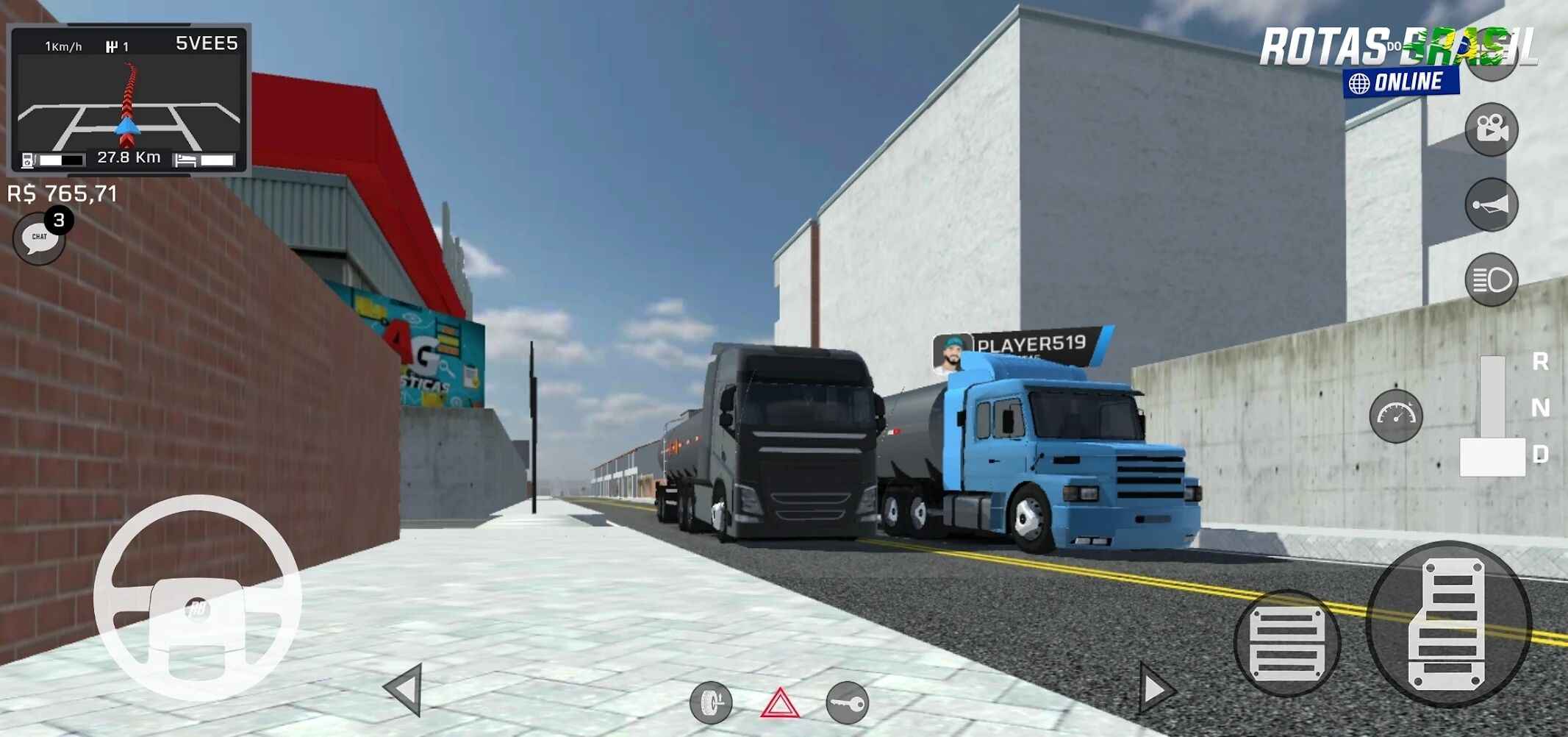Image resolution: width=1568 pixels, height=737 pixels.
Task: Activate the right turn signal arrow
Action: point(1156,689)
